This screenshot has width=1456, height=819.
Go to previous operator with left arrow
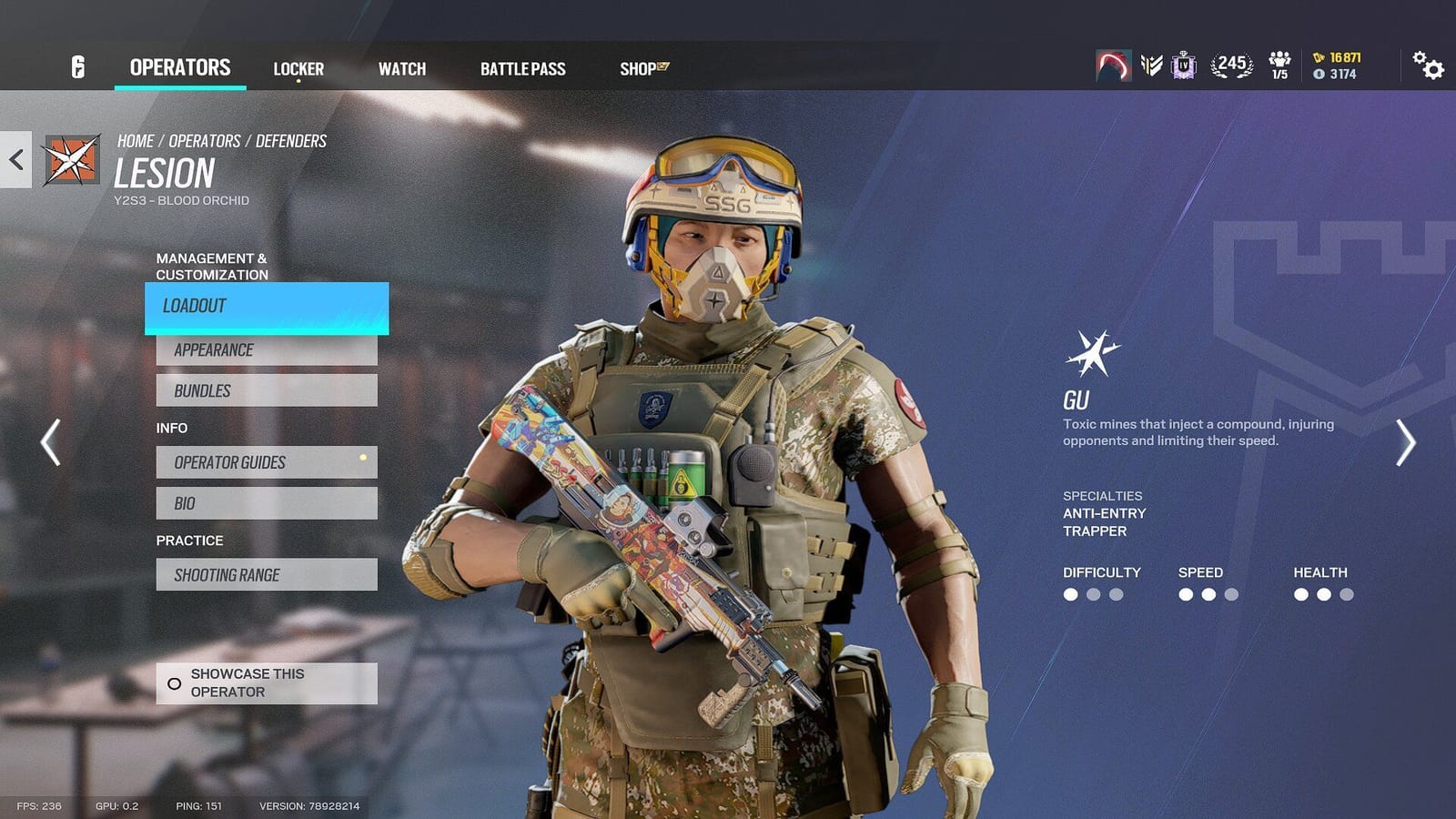click(49, 442)
